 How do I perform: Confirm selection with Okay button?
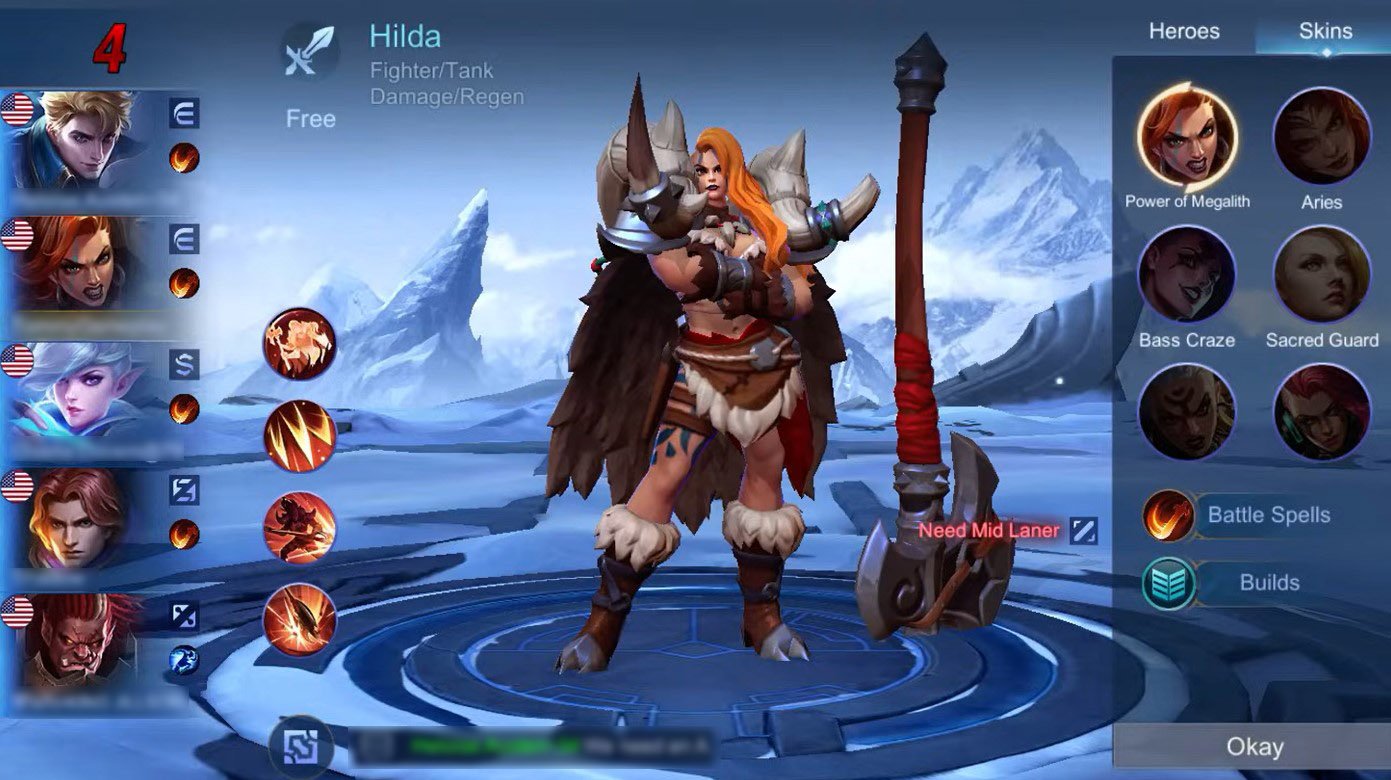1254,747
